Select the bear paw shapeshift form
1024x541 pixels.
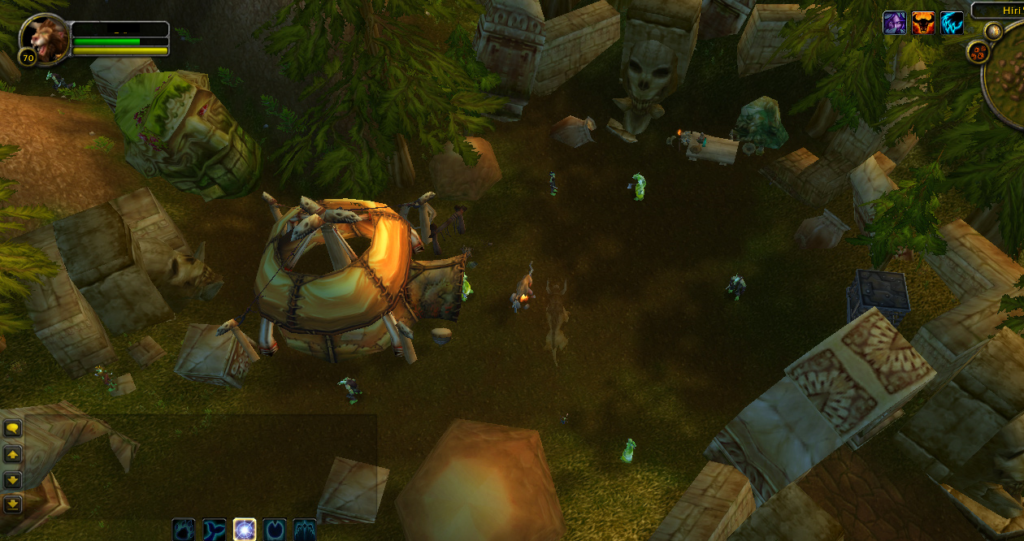click(x=184, y=529)
